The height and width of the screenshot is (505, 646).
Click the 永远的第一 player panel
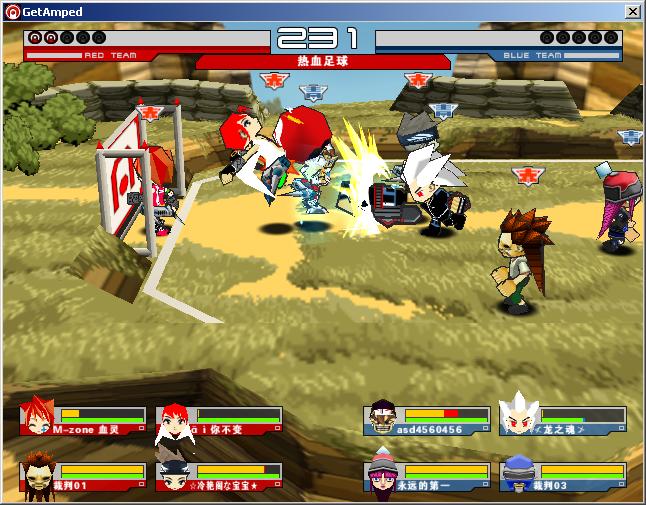pyautogui.click(x=428, y=476)
